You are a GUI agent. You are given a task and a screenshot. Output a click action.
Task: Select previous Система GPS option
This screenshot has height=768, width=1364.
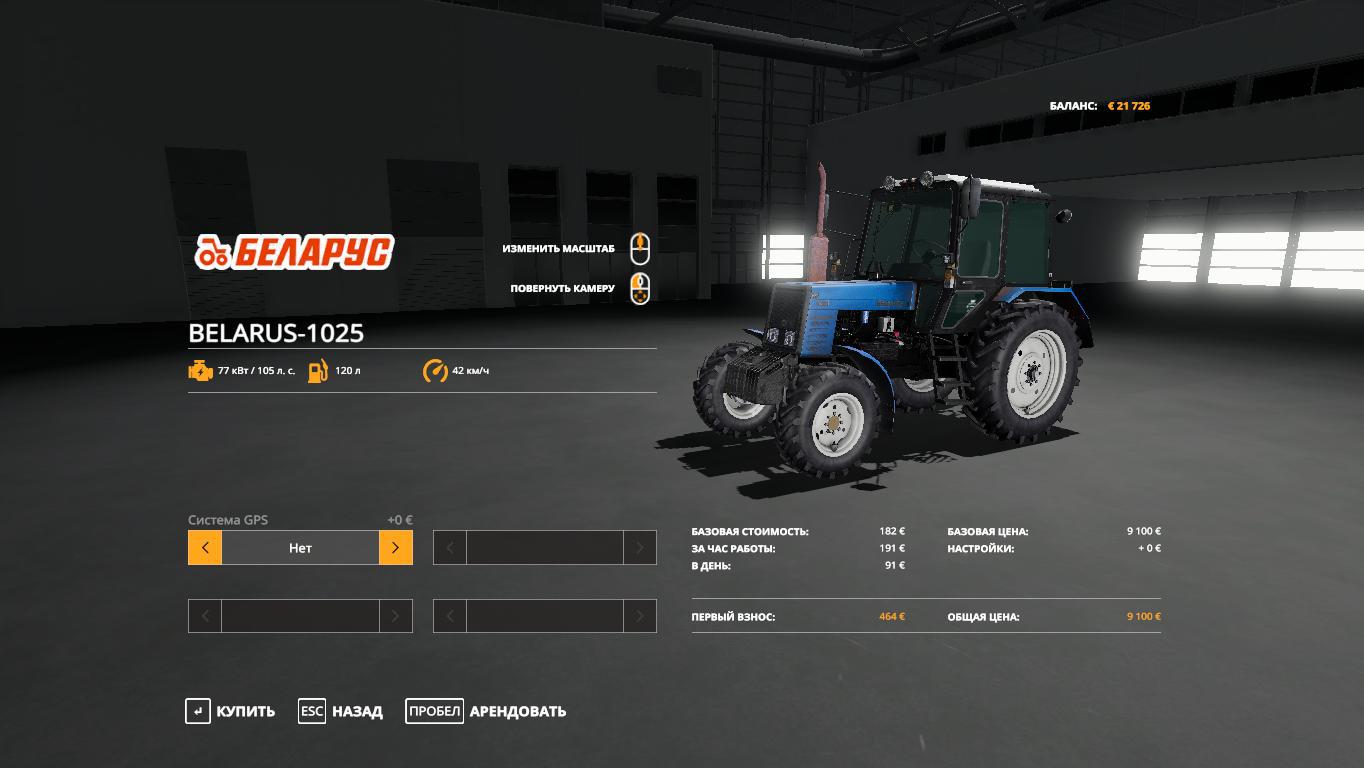[205, 548]
